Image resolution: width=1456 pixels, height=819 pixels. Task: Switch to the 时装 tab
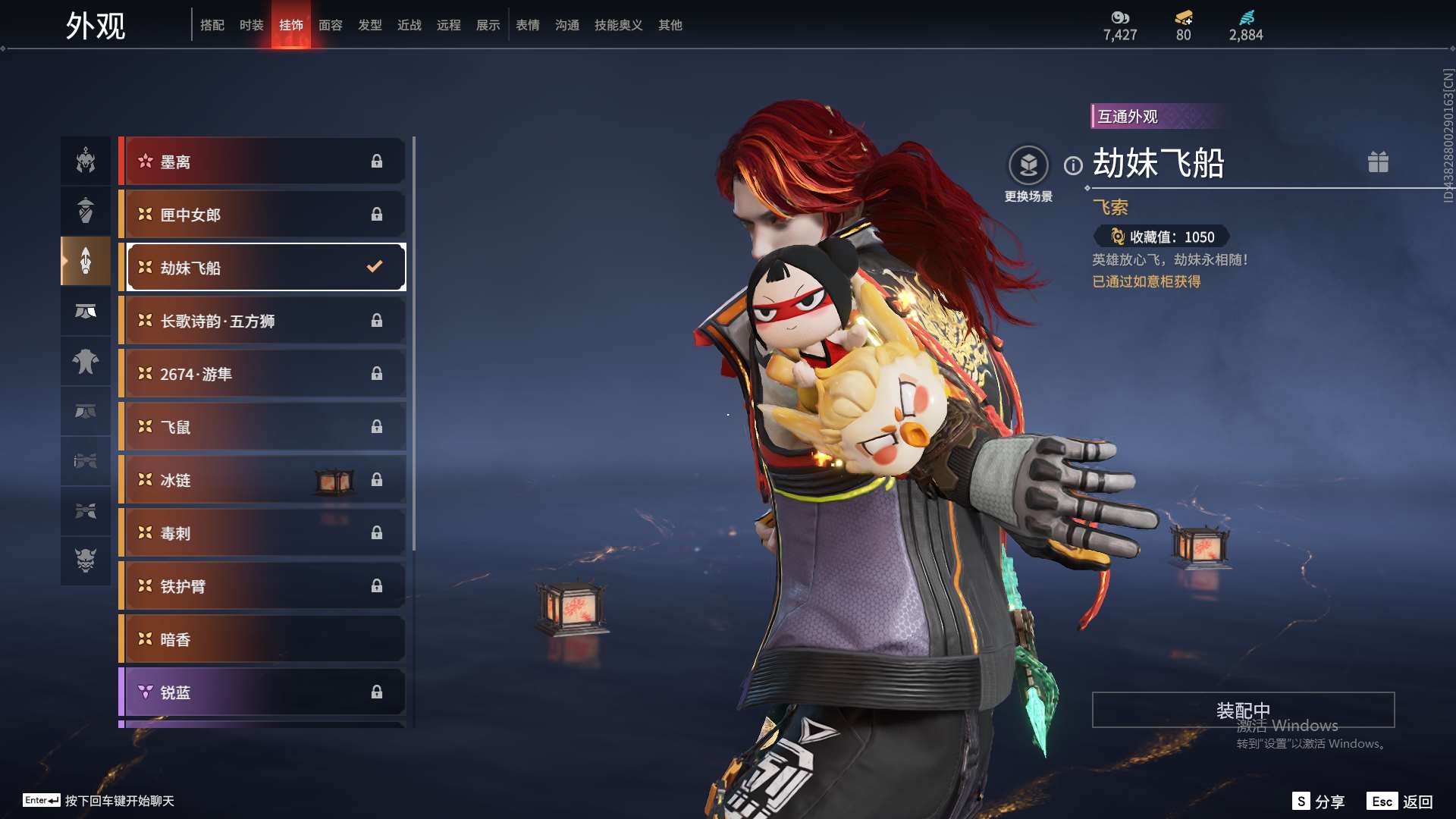[251, 25]
